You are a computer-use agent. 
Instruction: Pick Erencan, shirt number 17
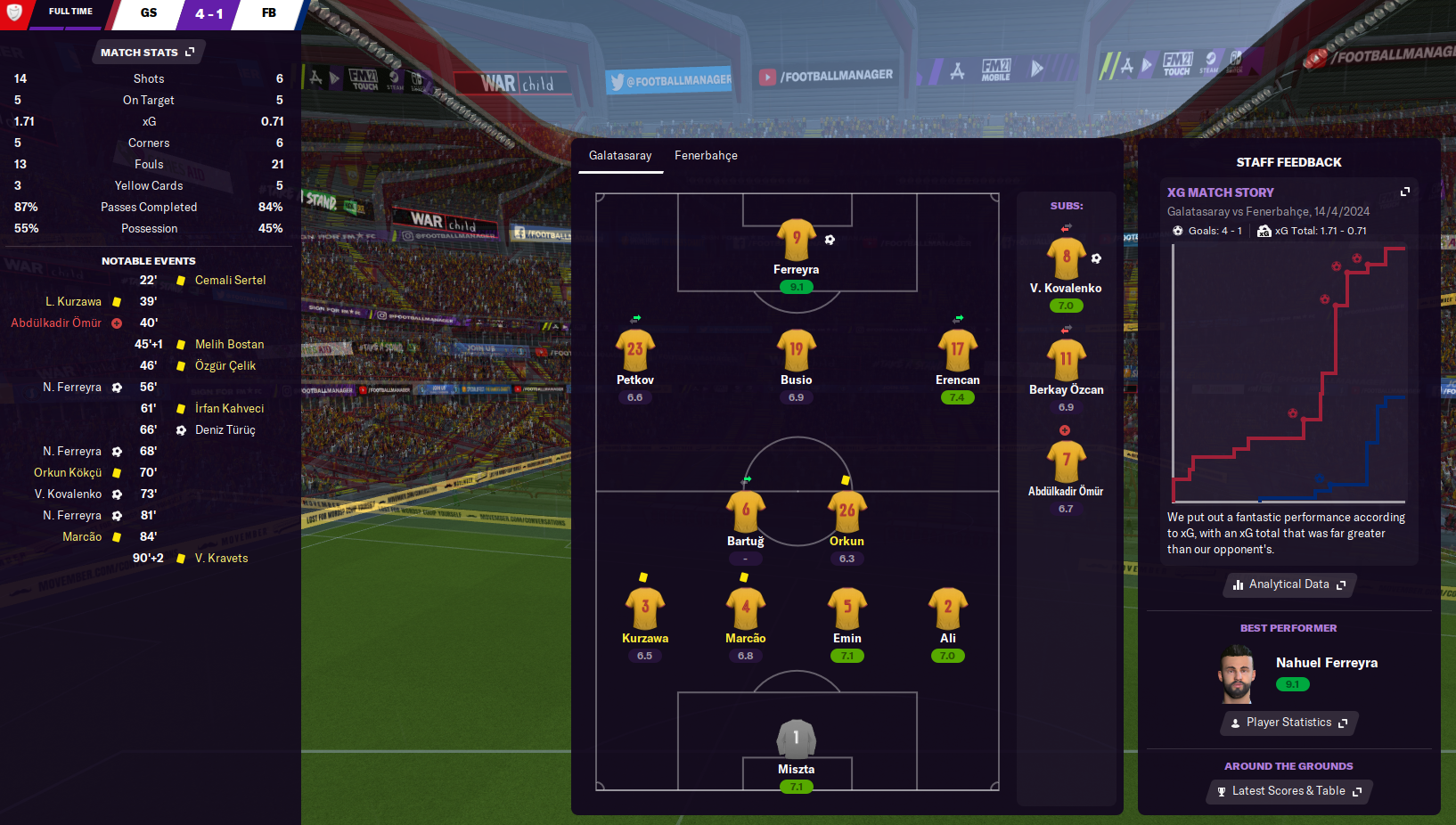957,350
